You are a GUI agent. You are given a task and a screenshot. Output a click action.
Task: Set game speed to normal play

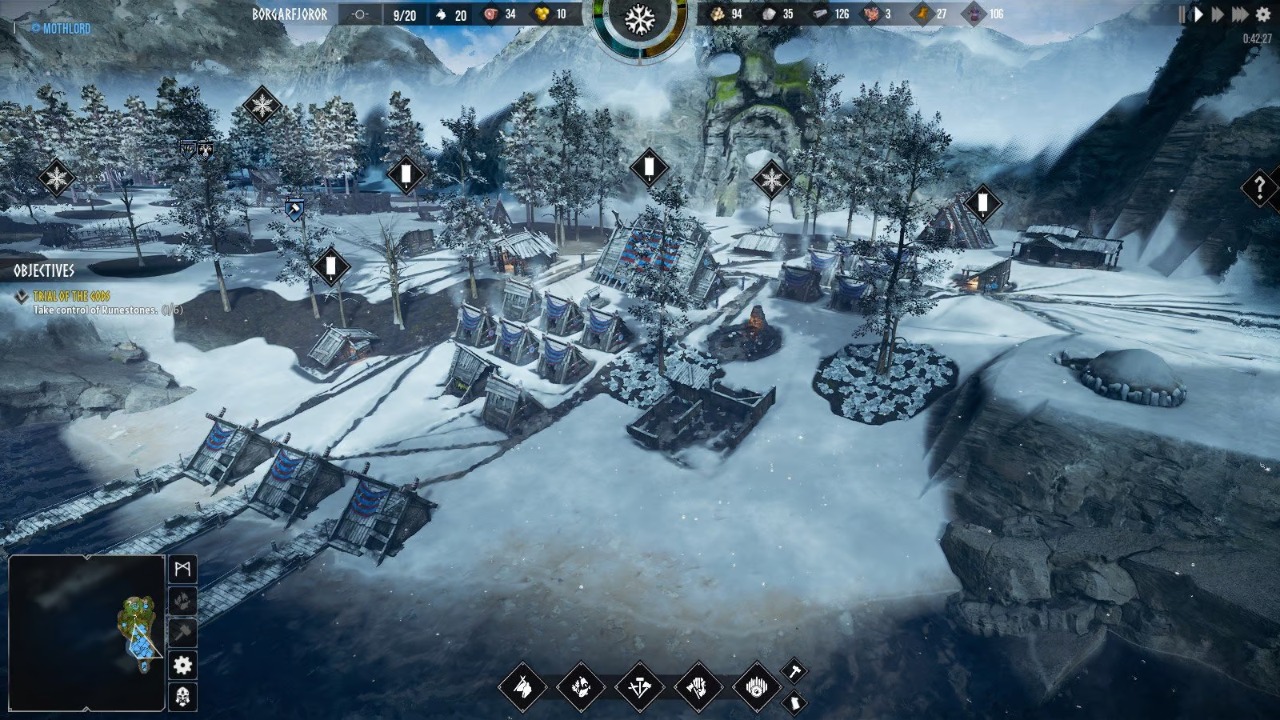[x=1198, y=14]
